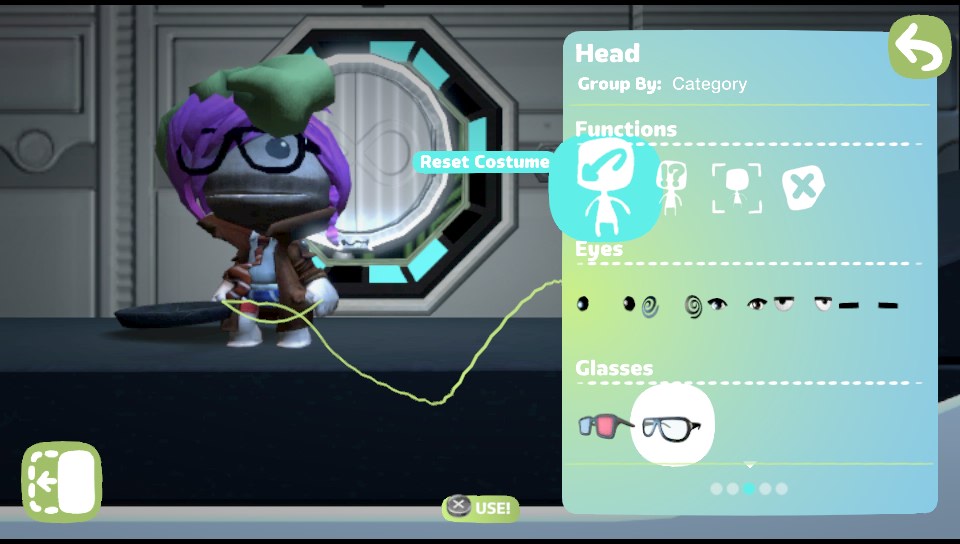The width and height of the screenshot is (960, 544).
Task: Select the black-framed clear glasses
Action: (x=672, y=426)
